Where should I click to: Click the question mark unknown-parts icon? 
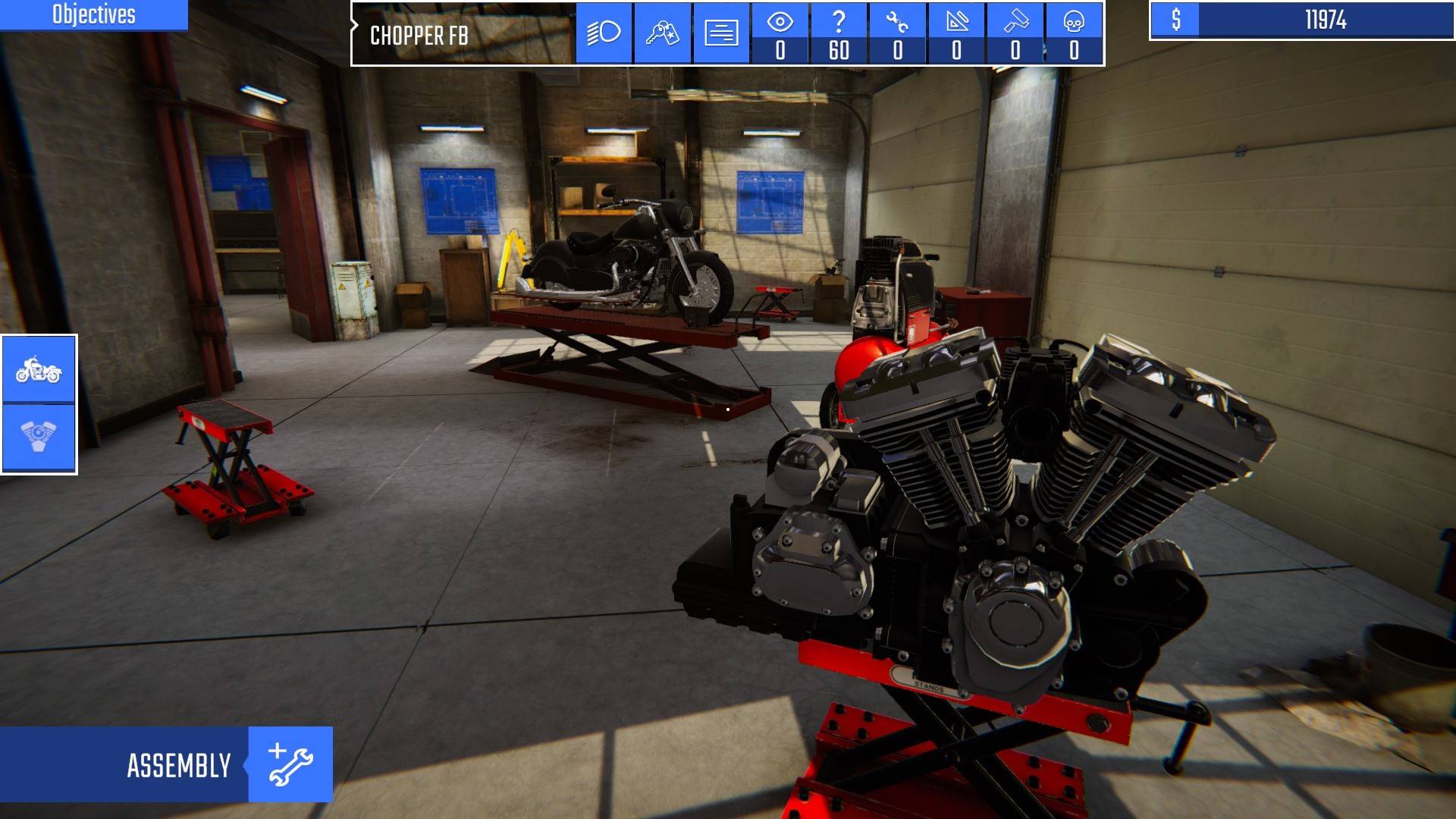839,23
